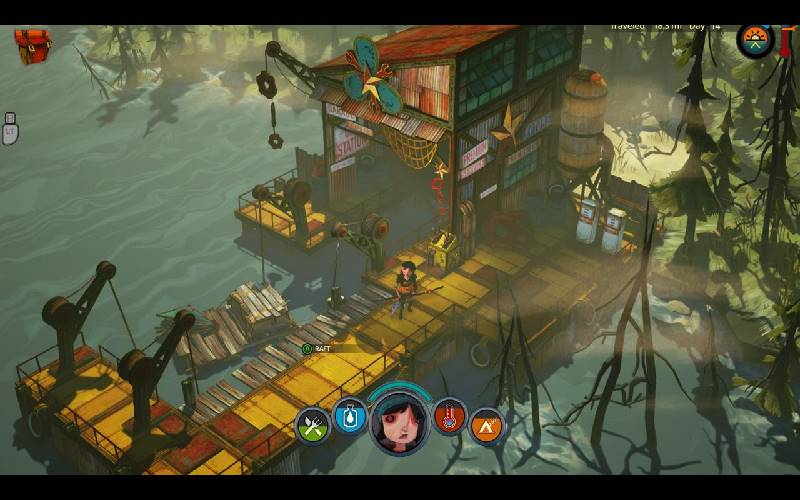Select the hunger fork and knife icon
This screenshot has width=800, height=500.
pos(313,425)
